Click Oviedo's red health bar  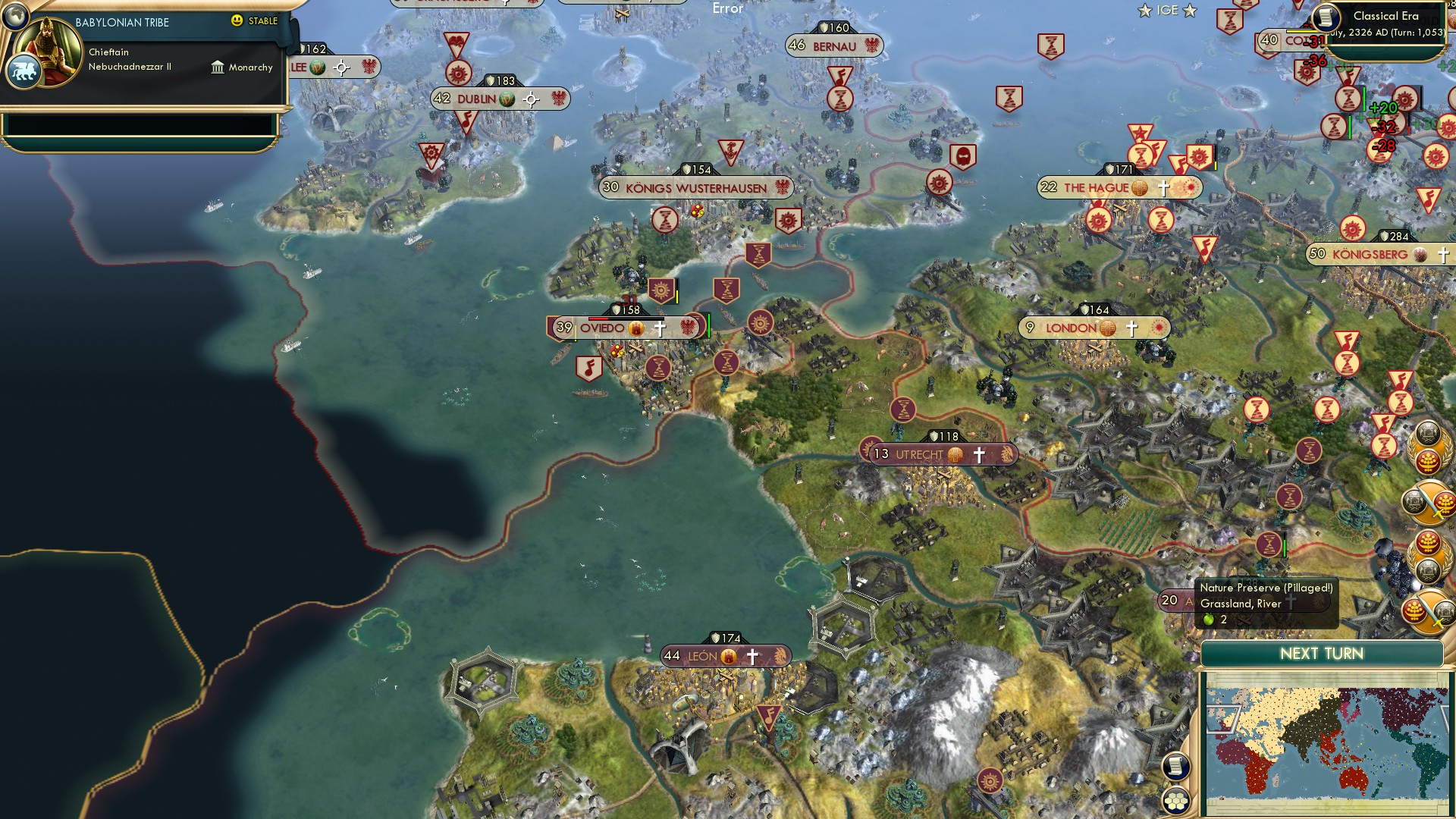tap(598, 318)
